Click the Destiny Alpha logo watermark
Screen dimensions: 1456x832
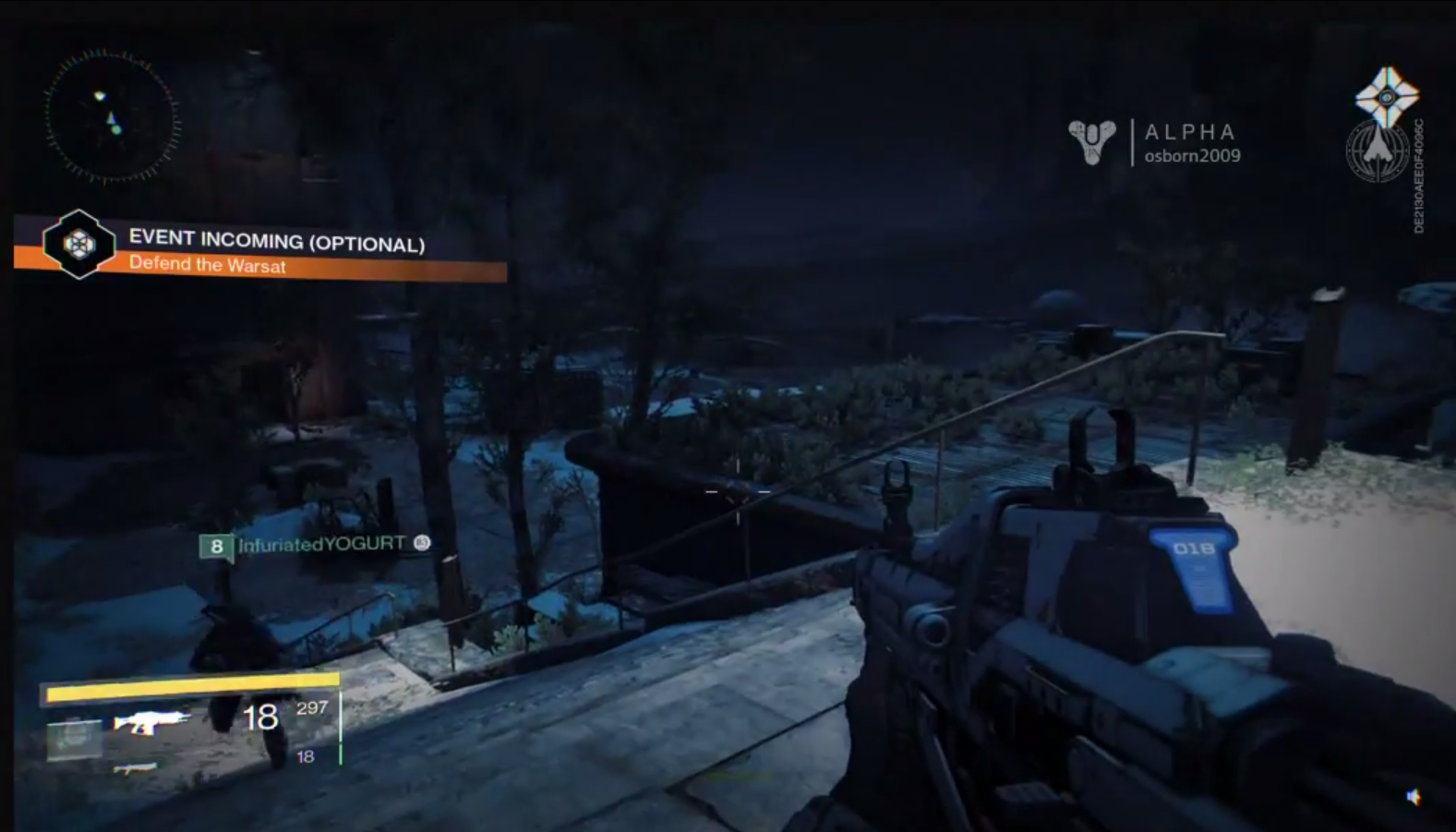point(1092,141)
